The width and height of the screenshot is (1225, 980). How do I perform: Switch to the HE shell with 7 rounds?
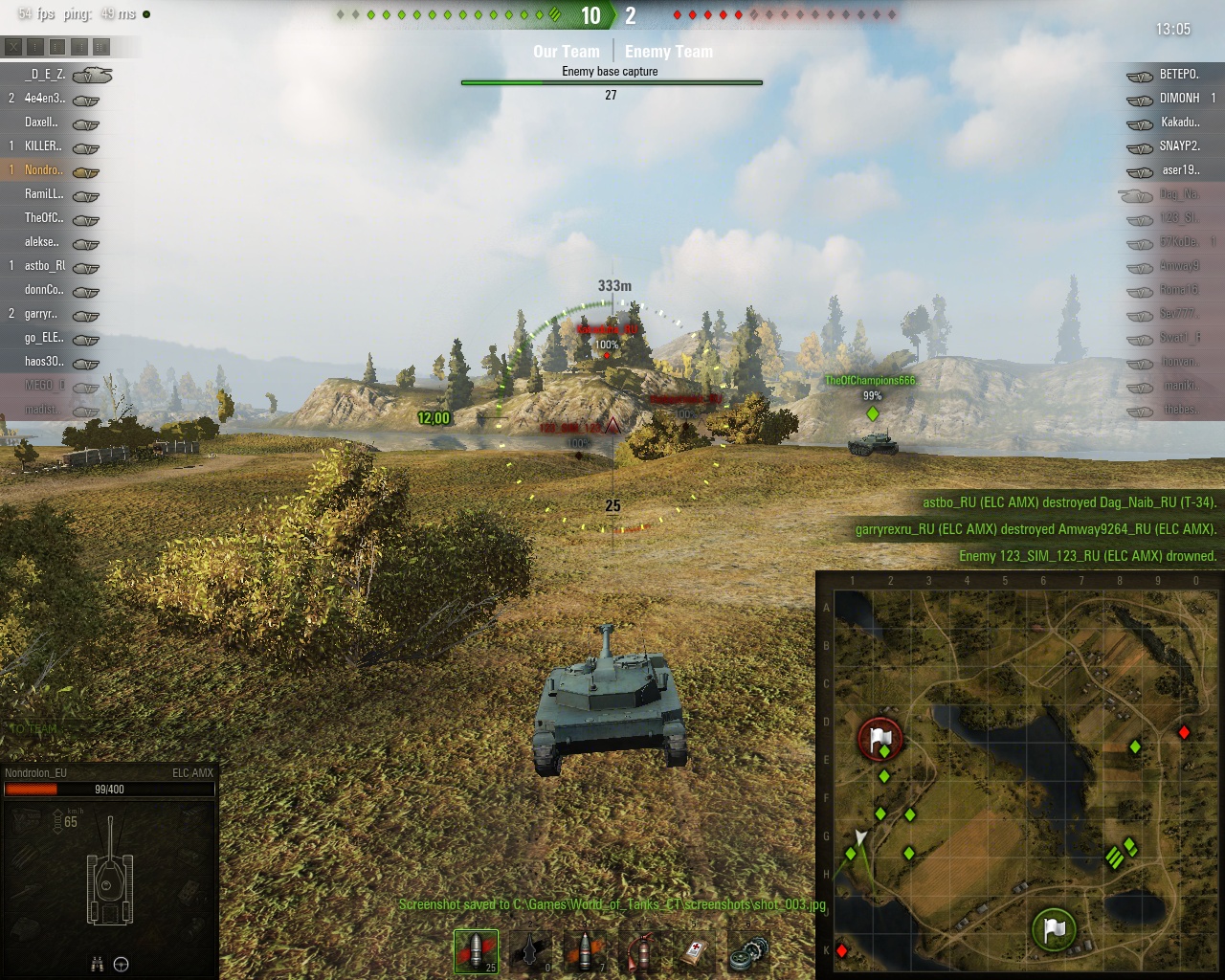(586, 950)
